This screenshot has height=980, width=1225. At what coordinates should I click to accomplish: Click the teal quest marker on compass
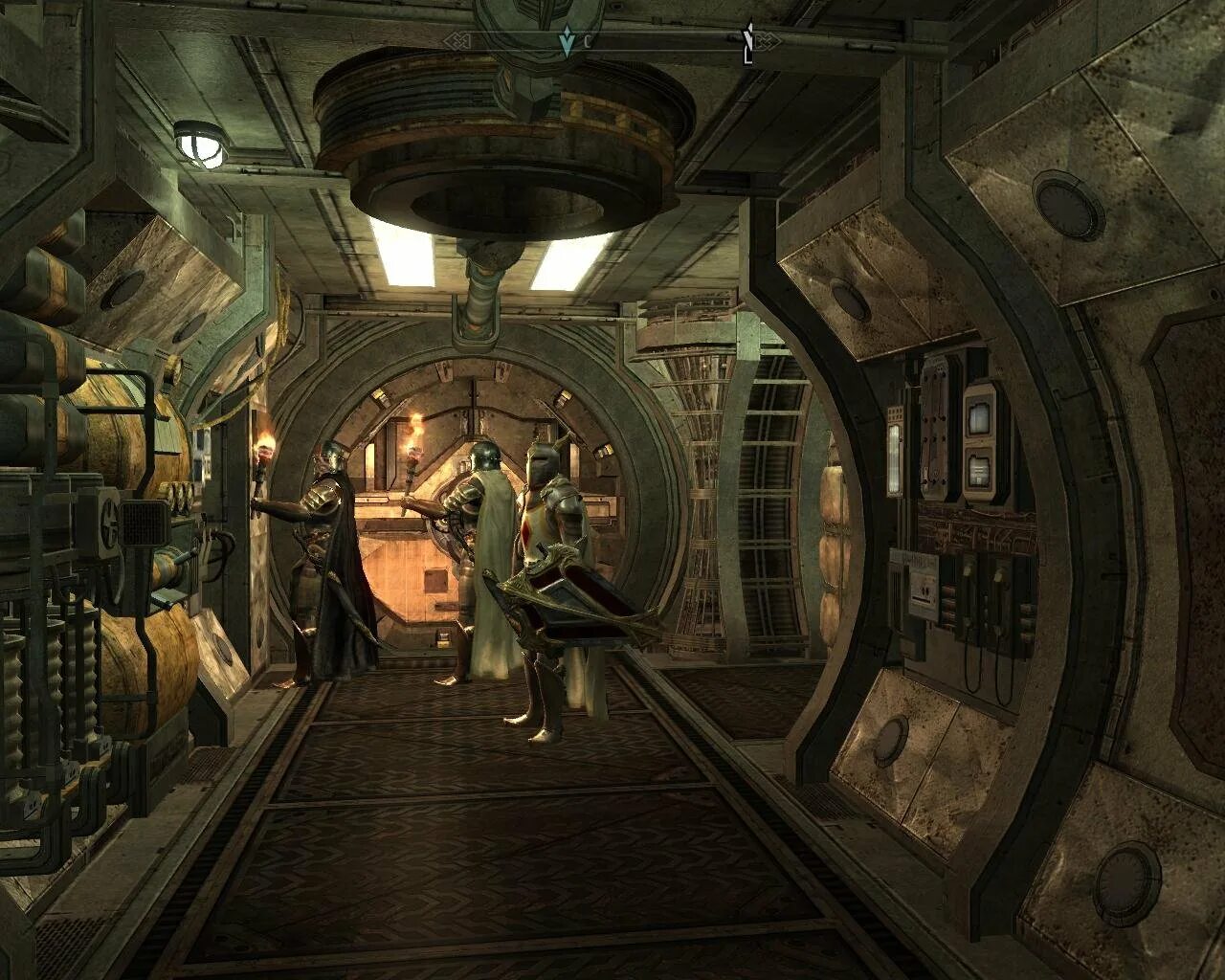click(x=567, y=41)
